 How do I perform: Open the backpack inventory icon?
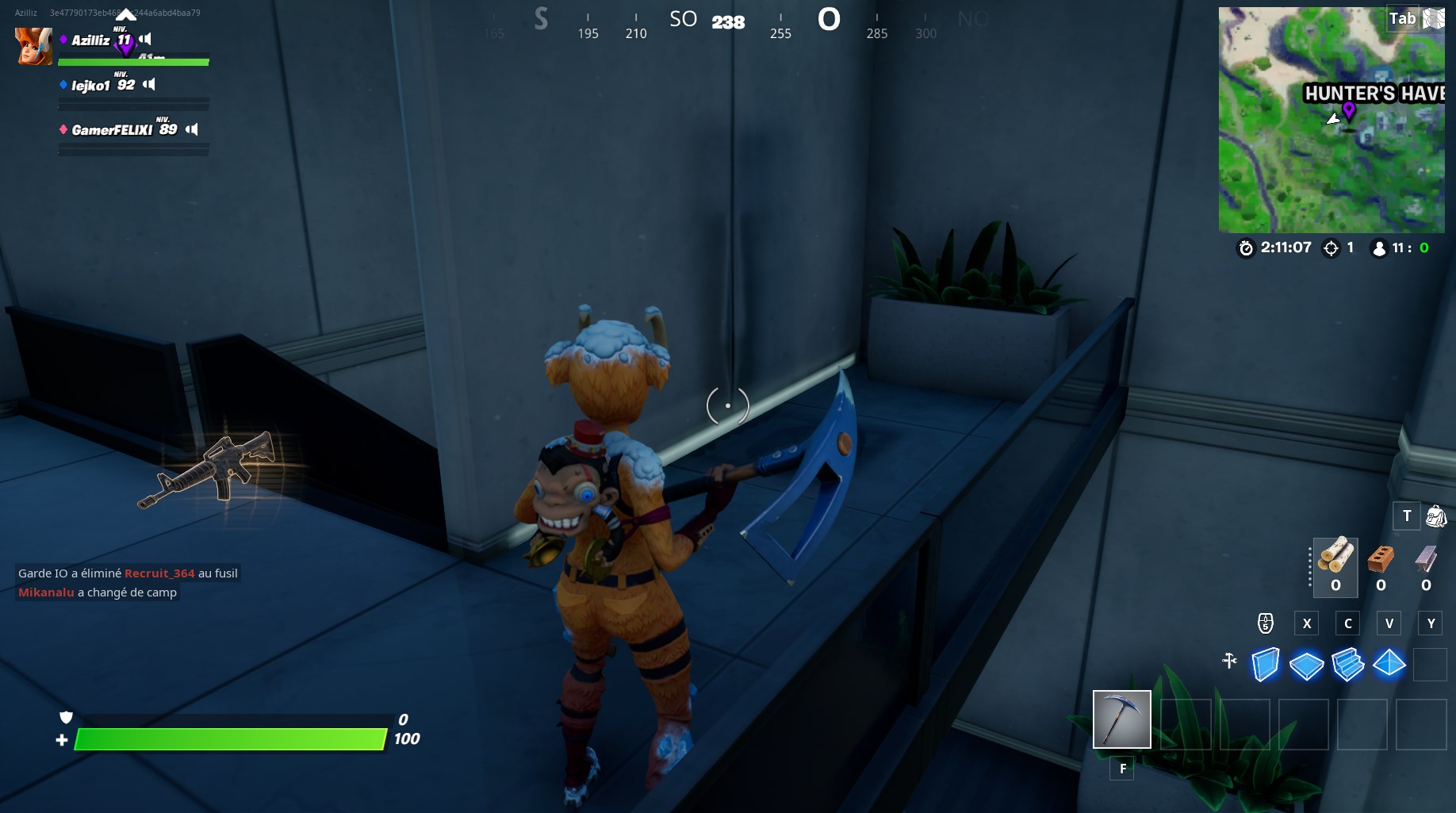click(x=1436, y=516)
